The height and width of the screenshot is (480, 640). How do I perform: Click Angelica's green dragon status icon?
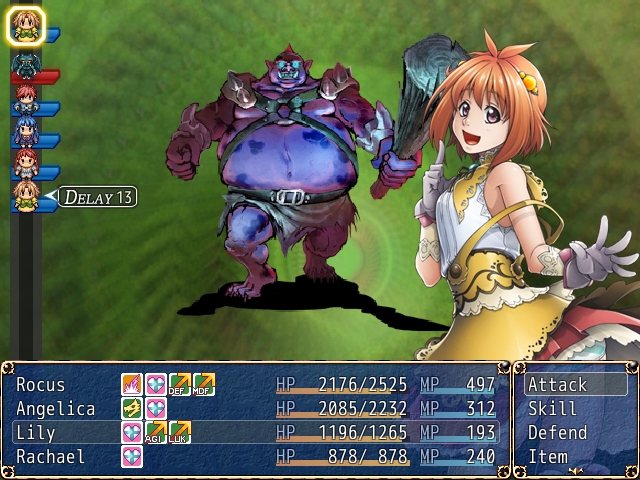coord(132,408)
